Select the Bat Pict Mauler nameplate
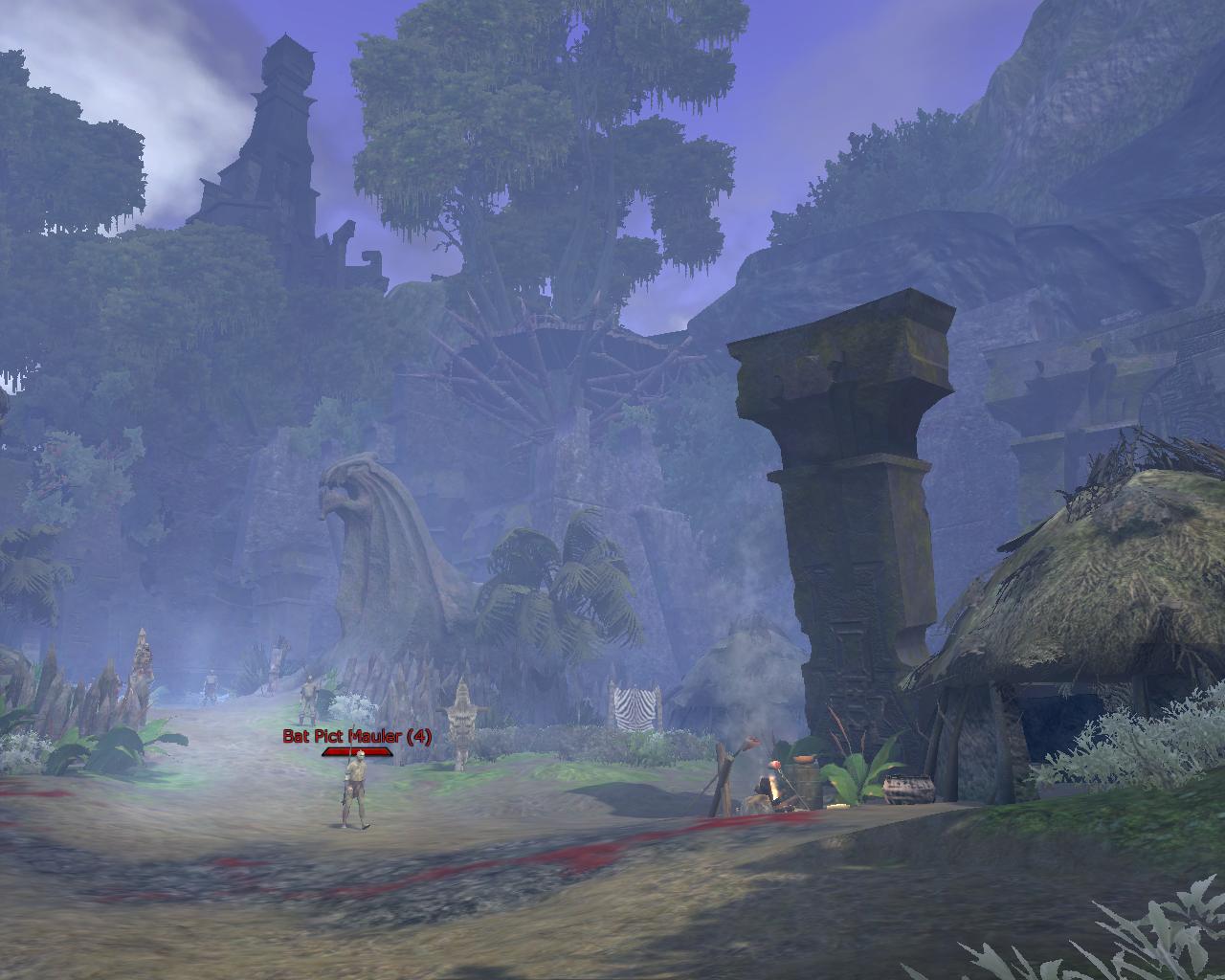This screenshot has width=1225, height=980. (357, 736)
